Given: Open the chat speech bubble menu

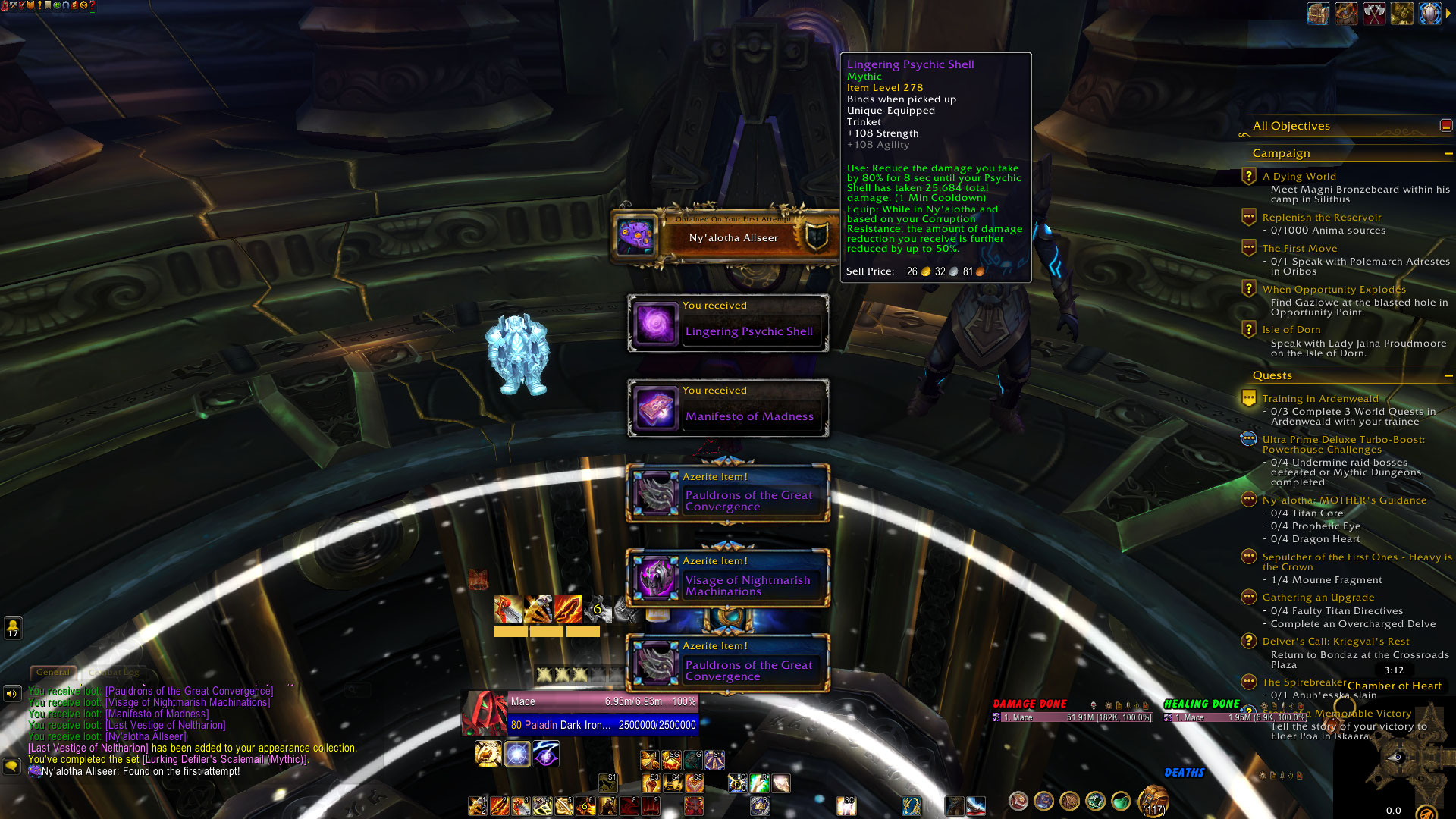Looking at the screenshot, I should click(x=11, y=766).
